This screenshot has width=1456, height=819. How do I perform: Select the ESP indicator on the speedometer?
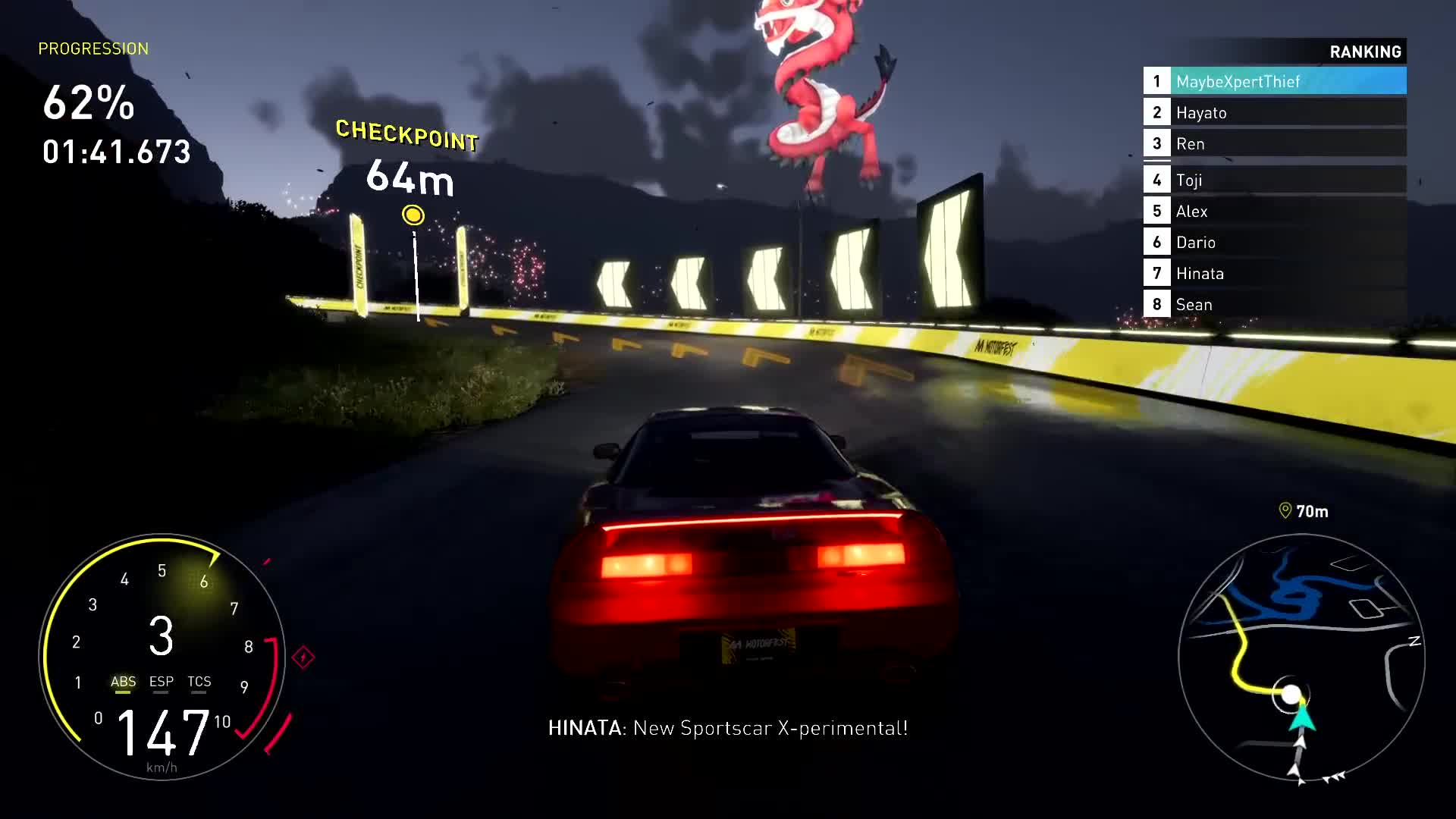coord(161,682)
